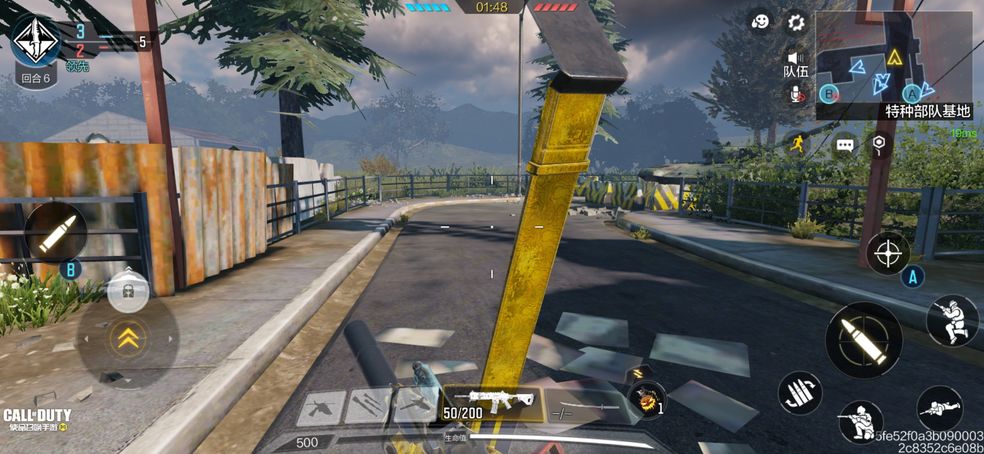Open the quick chat message bubble
Viewport: 984px width, 454px height.
pyautogui.click(x=846, y=145)
